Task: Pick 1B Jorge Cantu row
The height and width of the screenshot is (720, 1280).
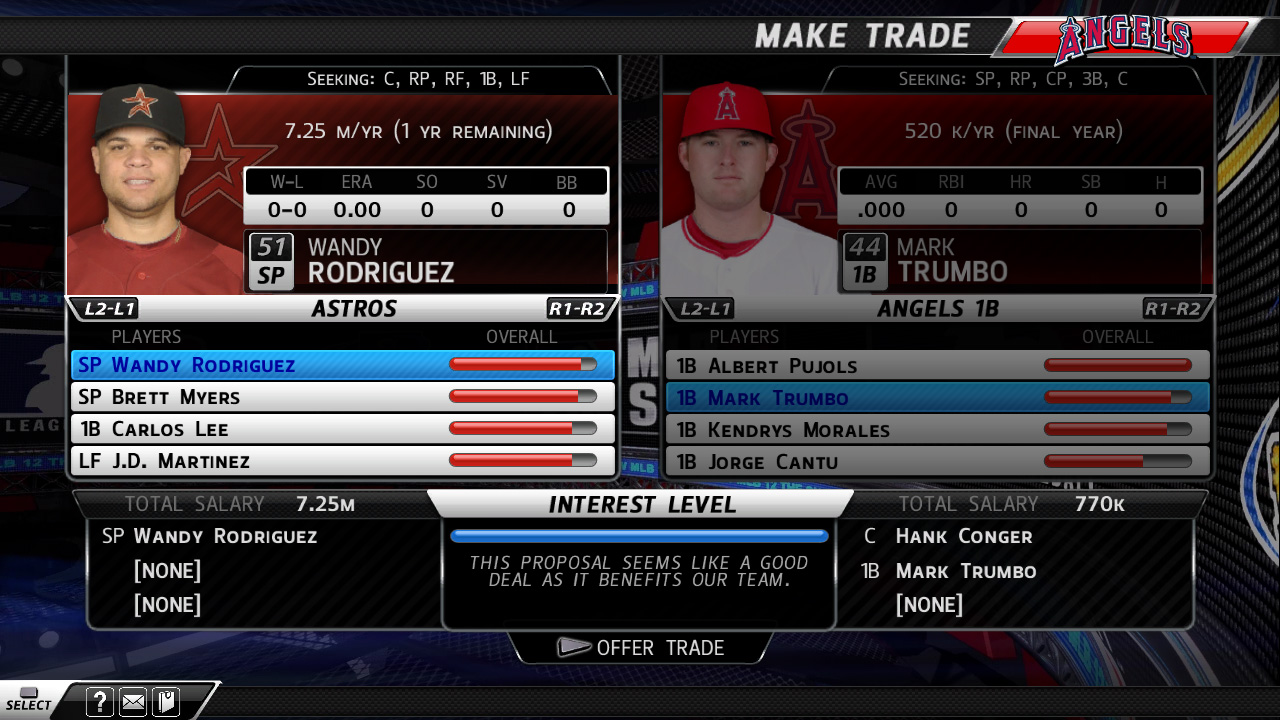Action: (937, 462)
